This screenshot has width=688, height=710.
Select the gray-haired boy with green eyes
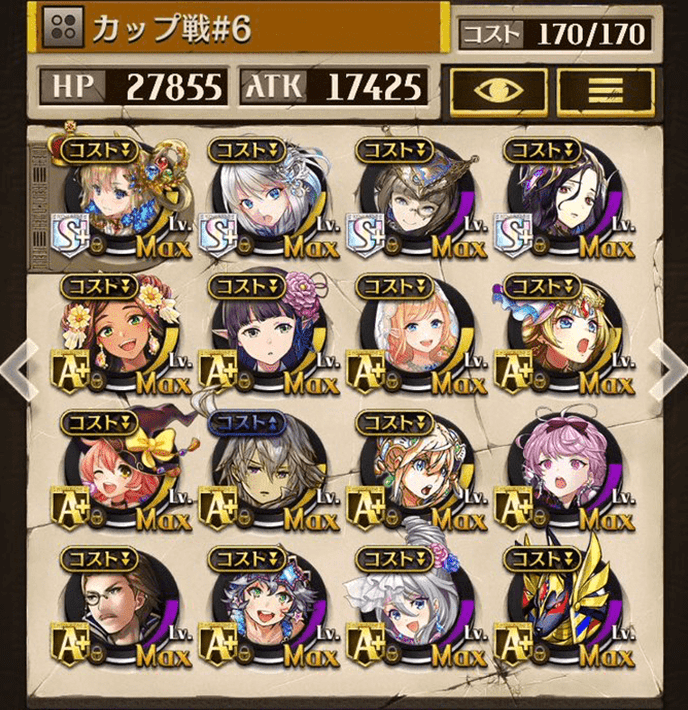click(x=262, y=605)
